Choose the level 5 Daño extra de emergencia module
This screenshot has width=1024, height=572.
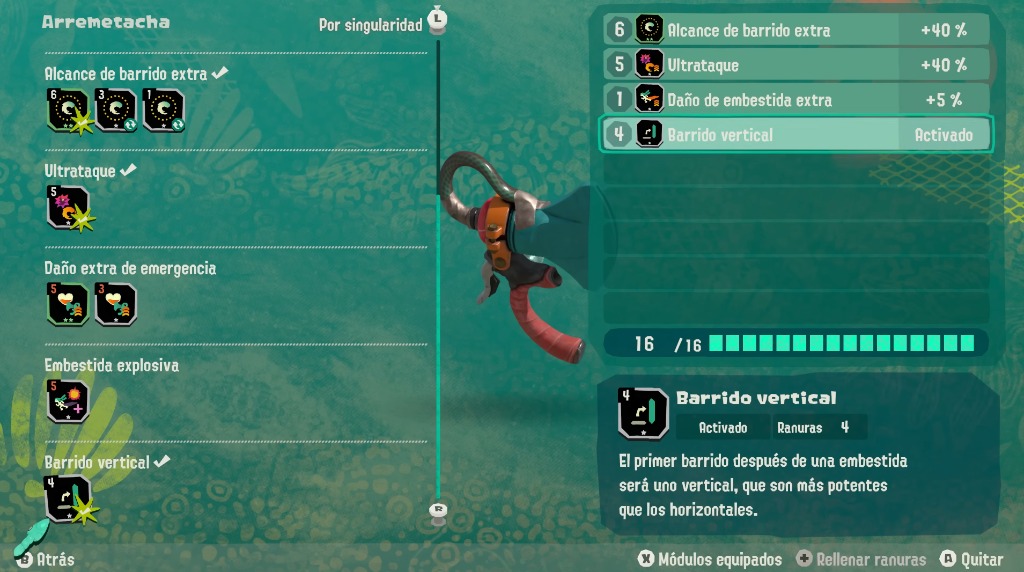coord(67,304)
